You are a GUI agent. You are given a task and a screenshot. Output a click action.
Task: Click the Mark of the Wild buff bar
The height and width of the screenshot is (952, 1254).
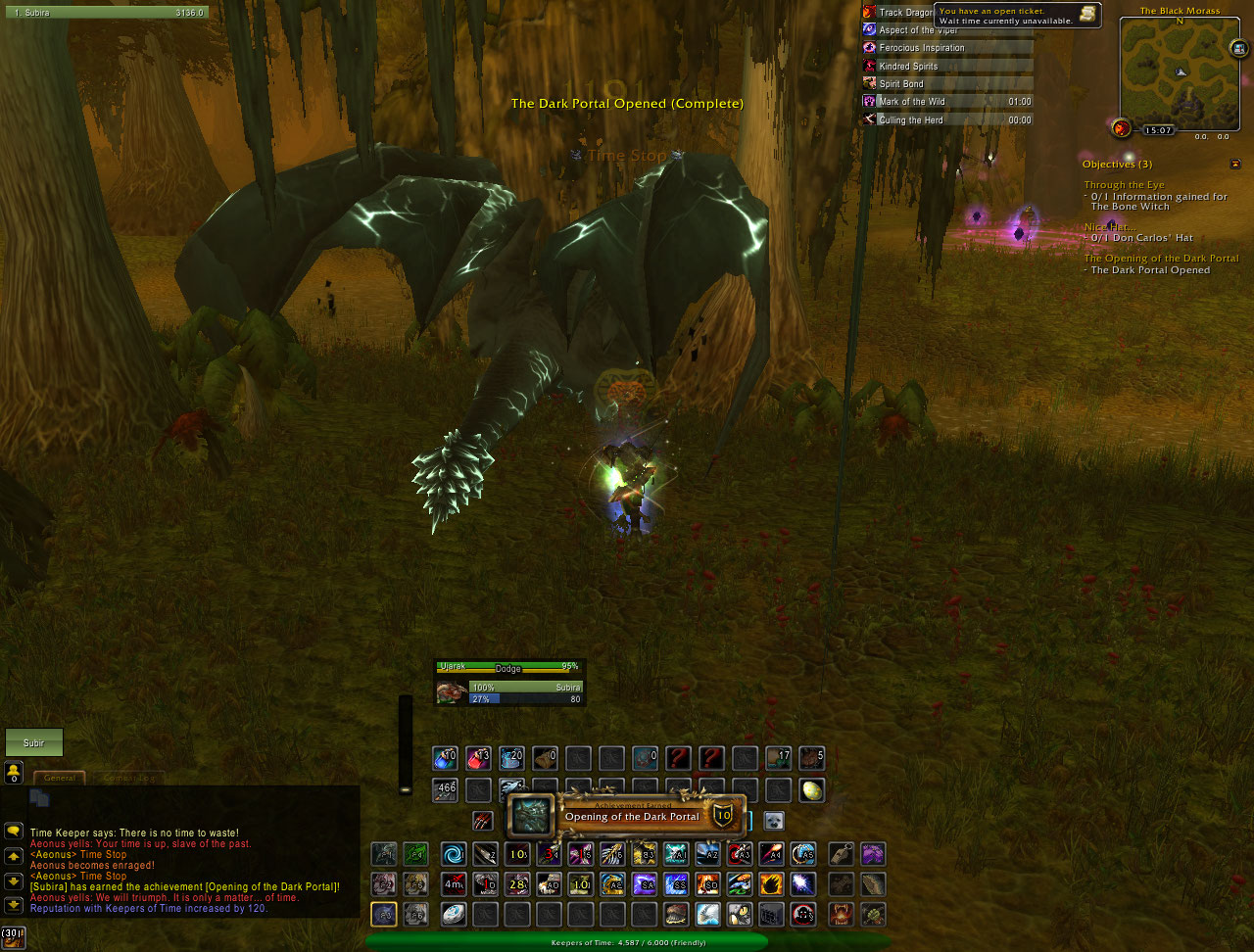[946, 102]
